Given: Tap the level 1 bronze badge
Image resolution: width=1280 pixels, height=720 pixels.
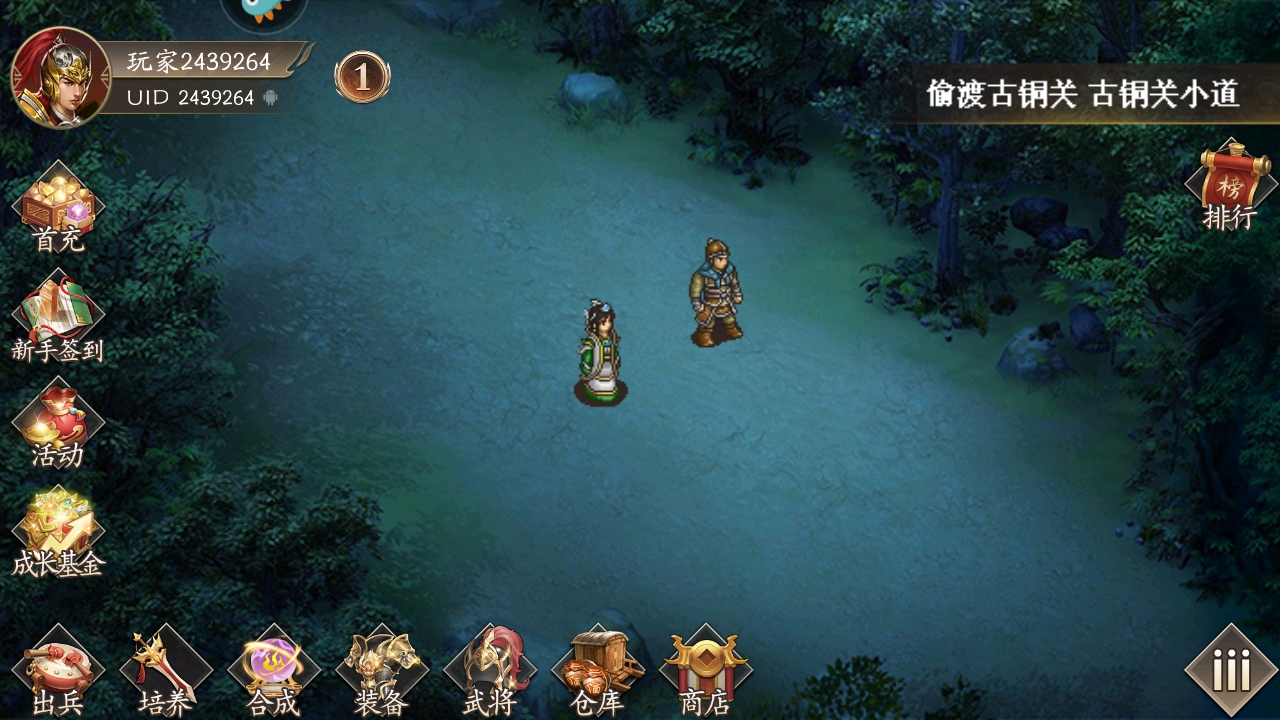Looking at the screenshot, I should 362,77.
